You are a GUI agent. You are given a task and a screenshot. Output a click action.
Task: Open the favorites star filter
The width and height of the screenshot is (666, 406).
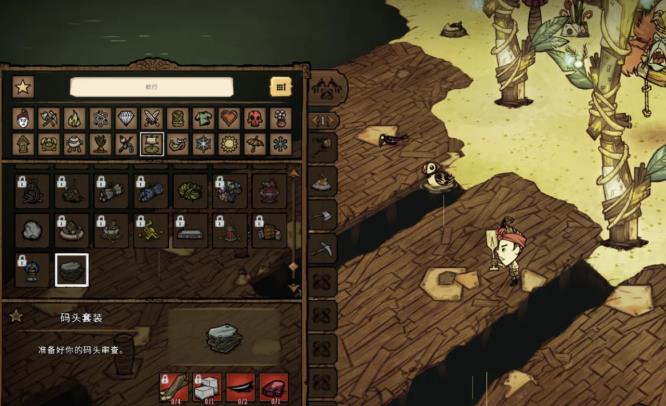[x=22, y=88]
